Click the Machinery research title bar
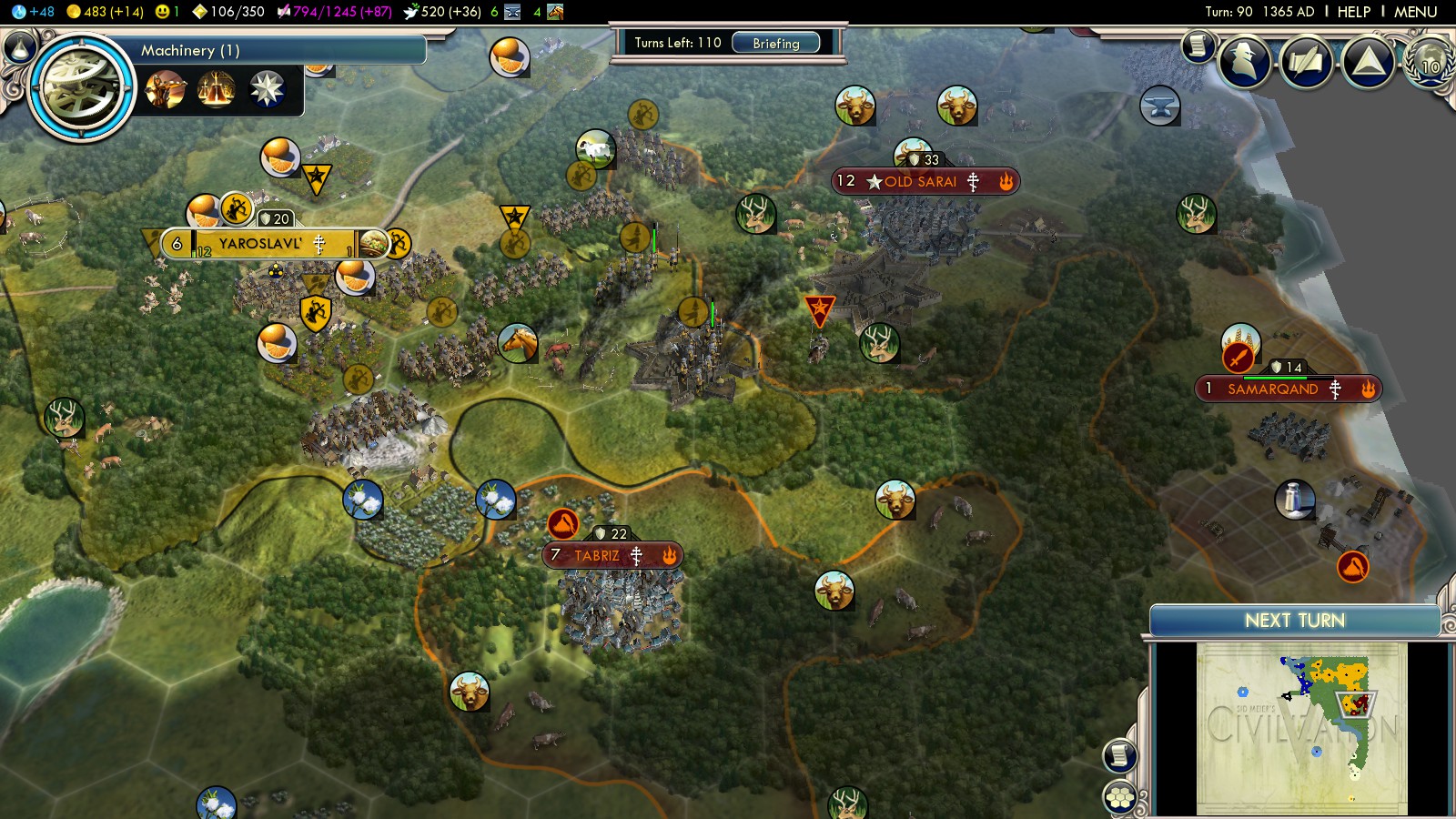 coord(273,50)
